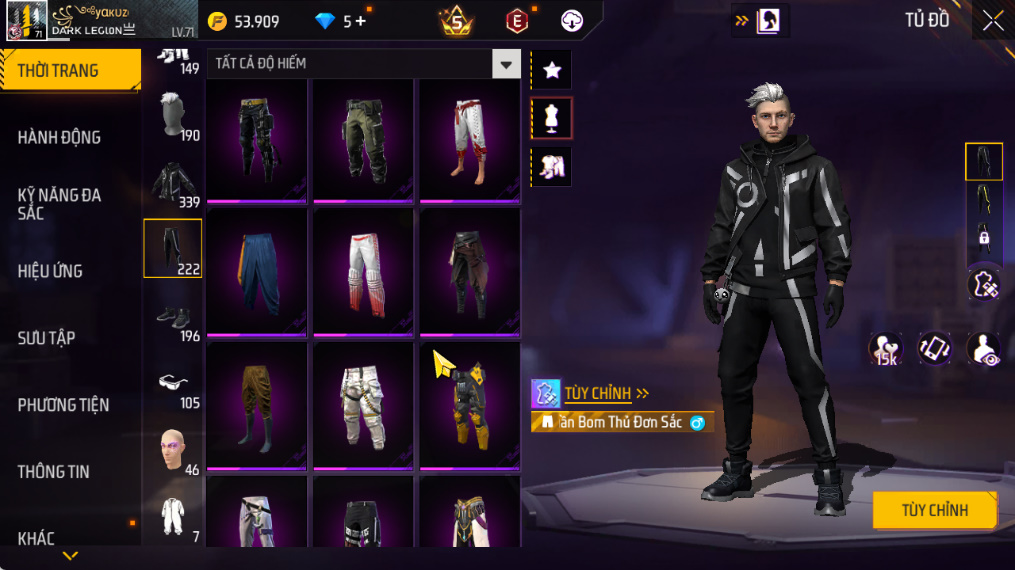This screenshot has height=570, width=1015.
Task: Select the olive green cargo pants
Action: [362, 138]
